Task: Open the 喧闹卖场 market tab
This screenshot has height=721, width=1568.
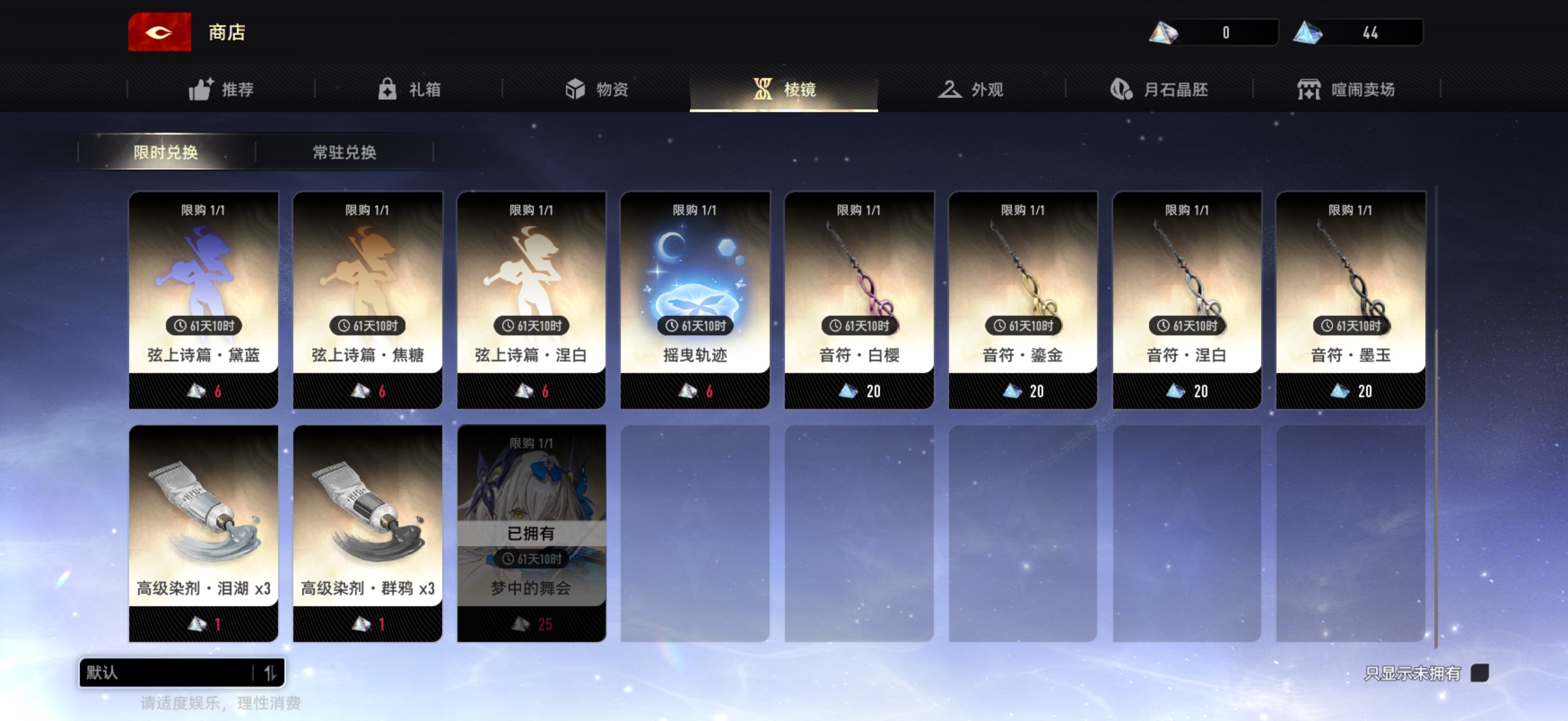Action: (1346, 90)
